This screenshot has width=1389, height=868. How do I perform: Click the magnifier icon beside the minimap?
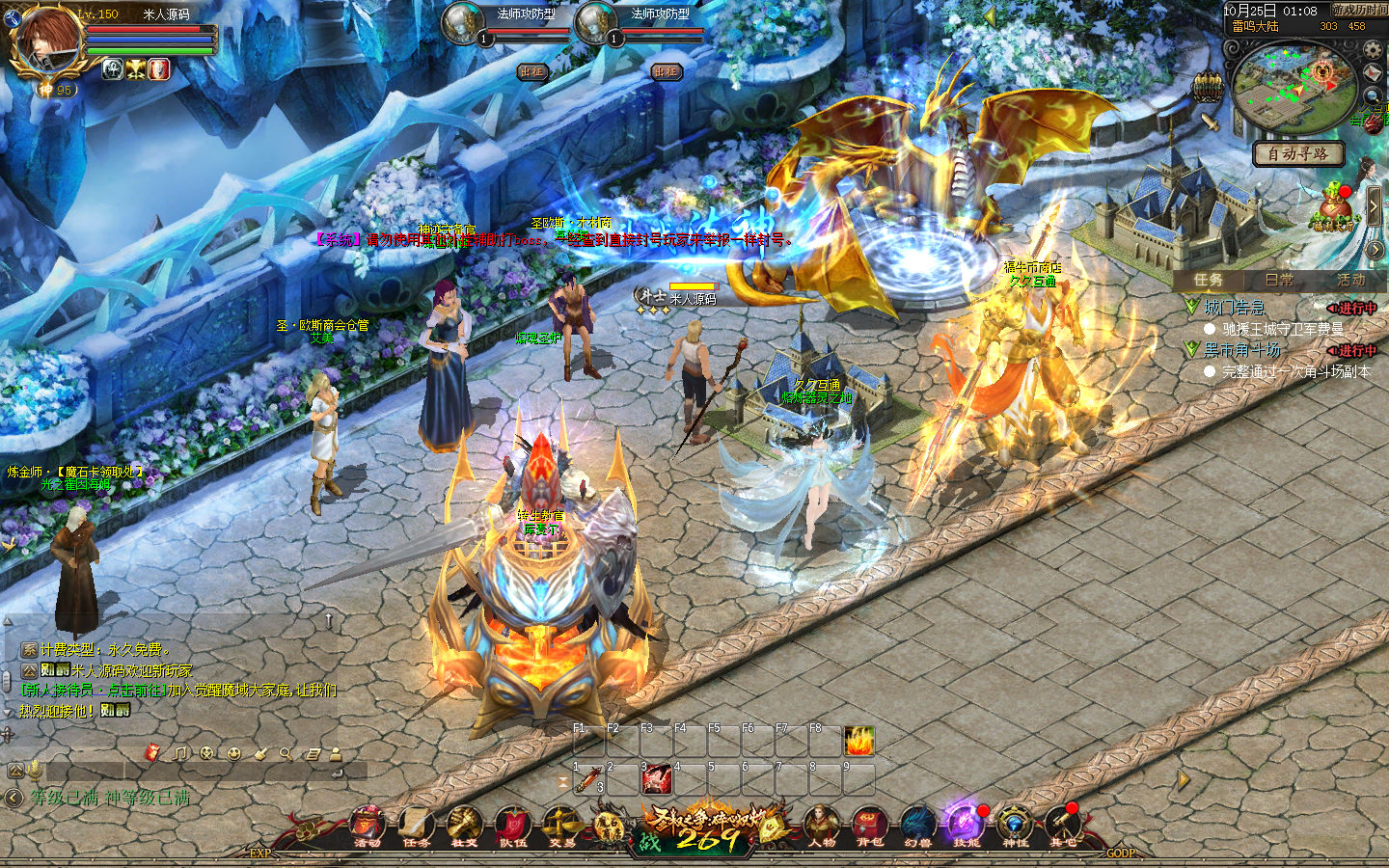pyautogui.click(x=1374, y=95)
